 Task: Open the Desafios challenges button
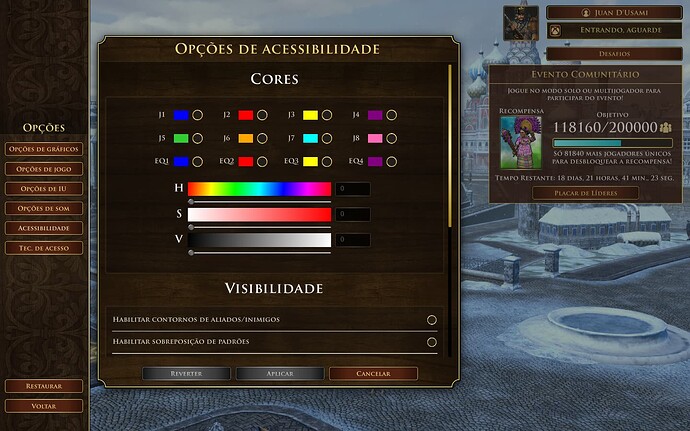(x=587, y=53)
